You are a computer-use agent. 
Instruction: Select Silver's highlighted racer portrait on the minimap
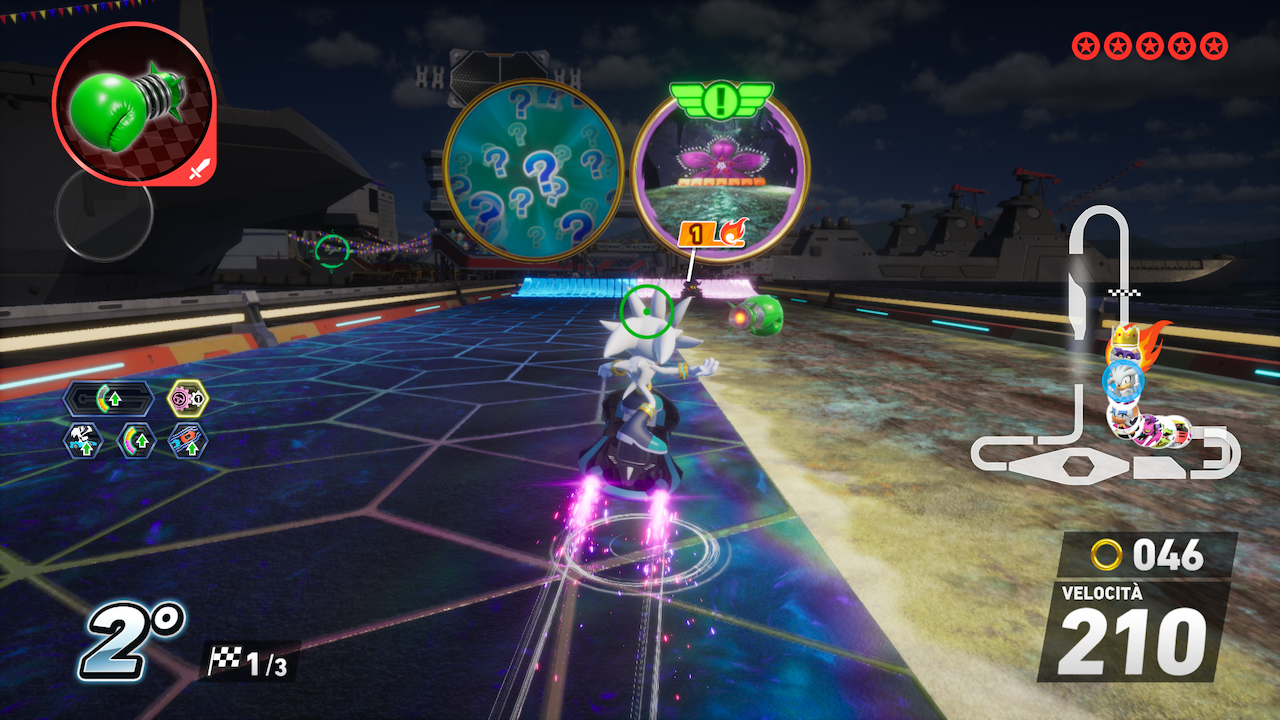(x=1123, y=380)
